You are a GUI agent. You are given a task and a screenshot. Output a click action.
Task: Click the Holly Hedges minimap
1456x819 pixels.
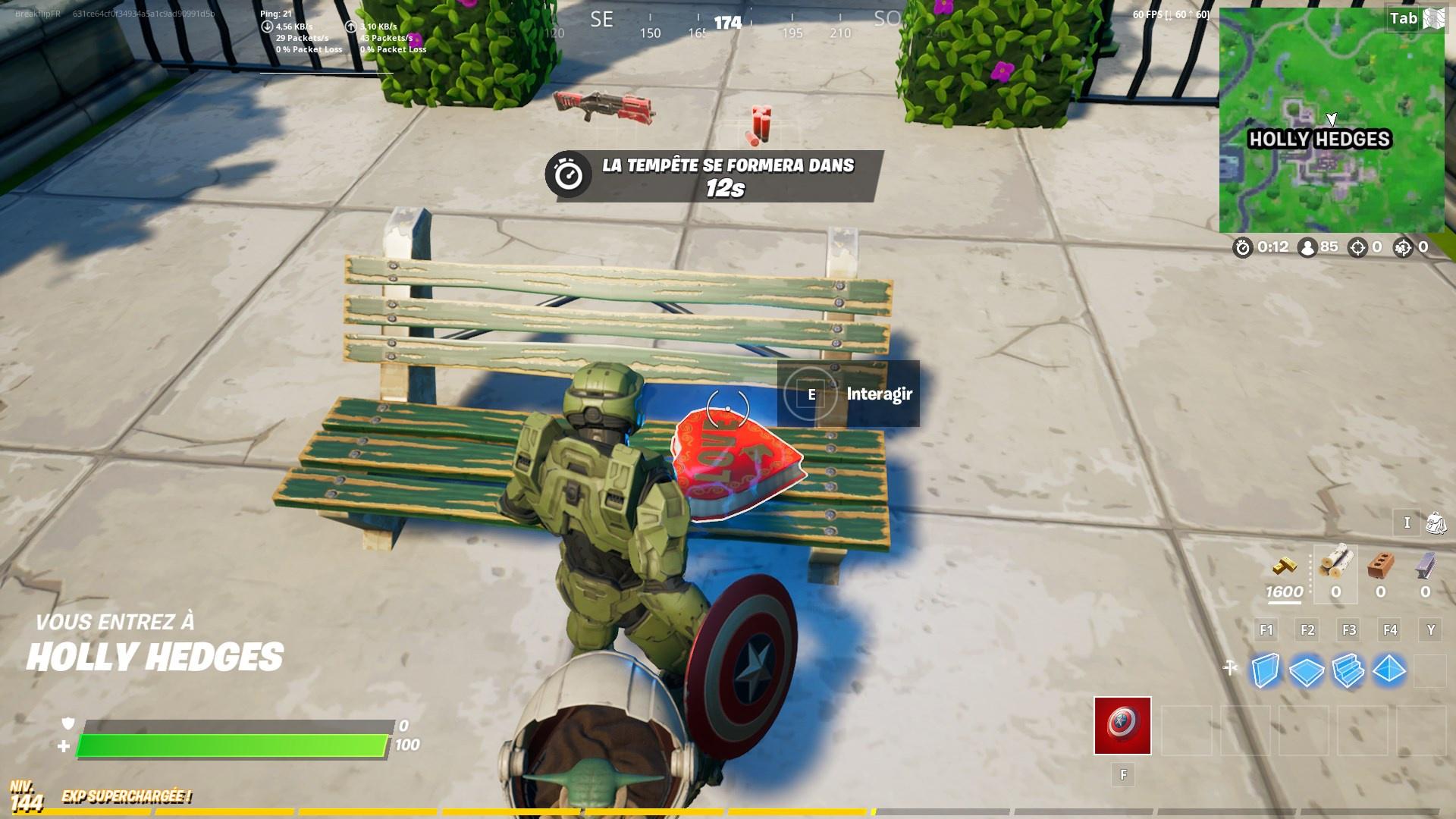tap(1332, 120)
